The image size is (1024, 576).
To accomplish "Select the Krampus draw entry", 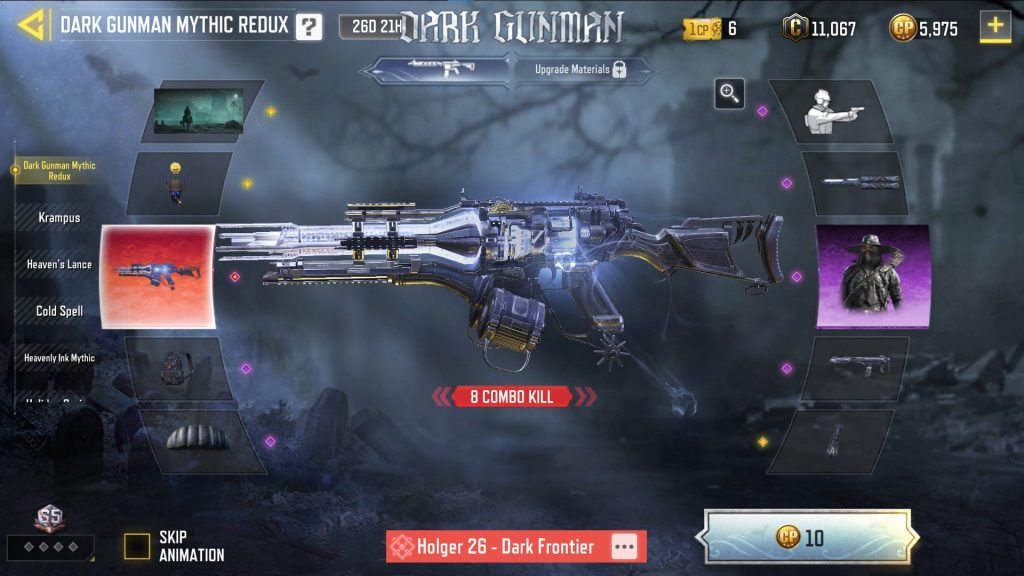I will click(59, 217).
